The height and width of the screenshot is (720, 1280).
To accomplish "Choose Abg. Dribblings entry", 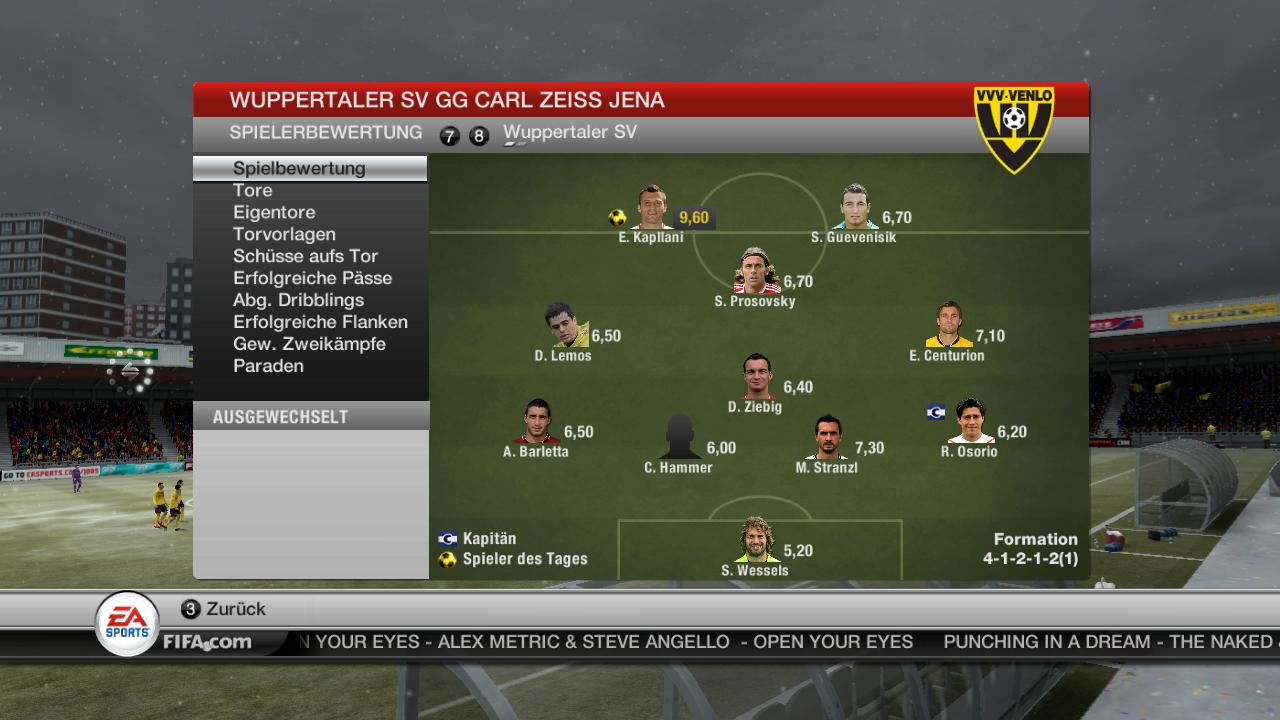I will [298, 300].
